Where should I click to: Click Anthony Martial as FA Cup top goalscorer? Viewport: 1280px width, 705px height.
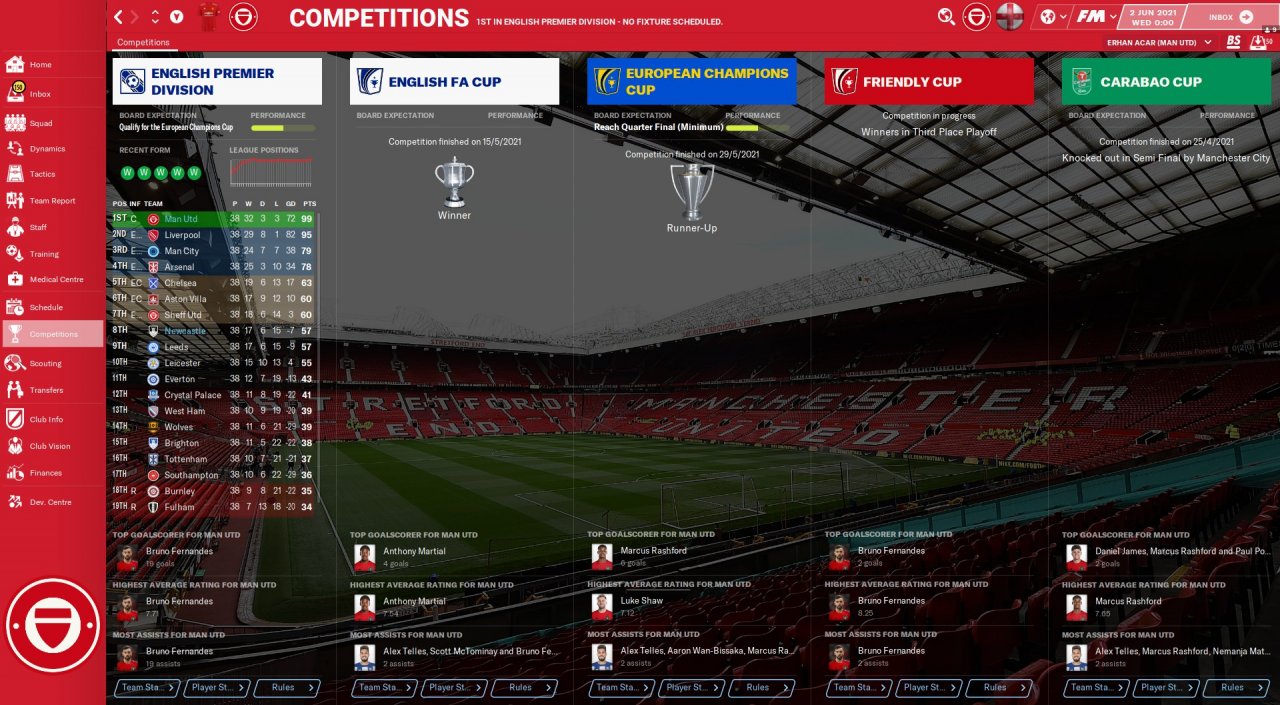[x=414, y=551]
